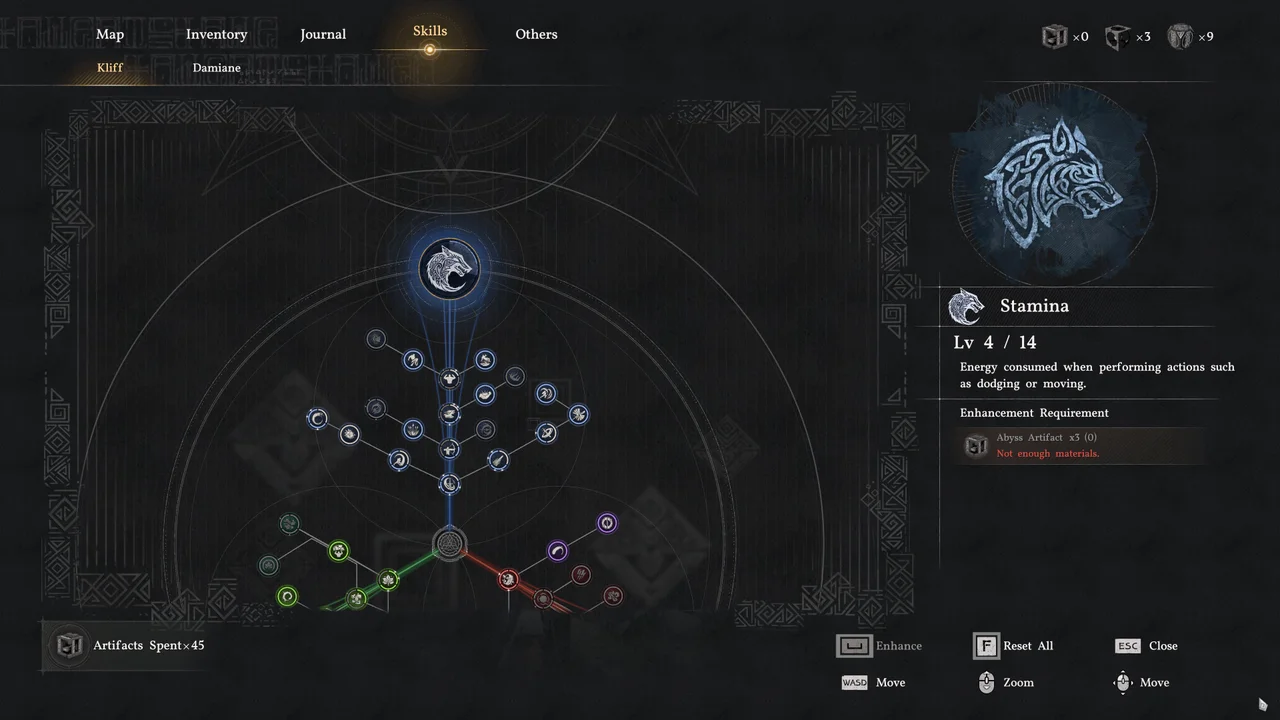Image resolution: width=1280 pixels, height=720 pixels.
Task: Show Kliff's skill tree
Action: (110, 68)
